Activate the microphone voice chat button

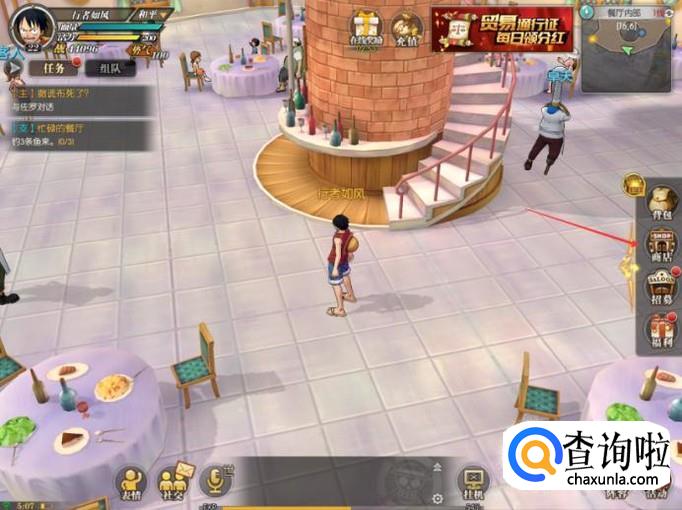point(216,481)
